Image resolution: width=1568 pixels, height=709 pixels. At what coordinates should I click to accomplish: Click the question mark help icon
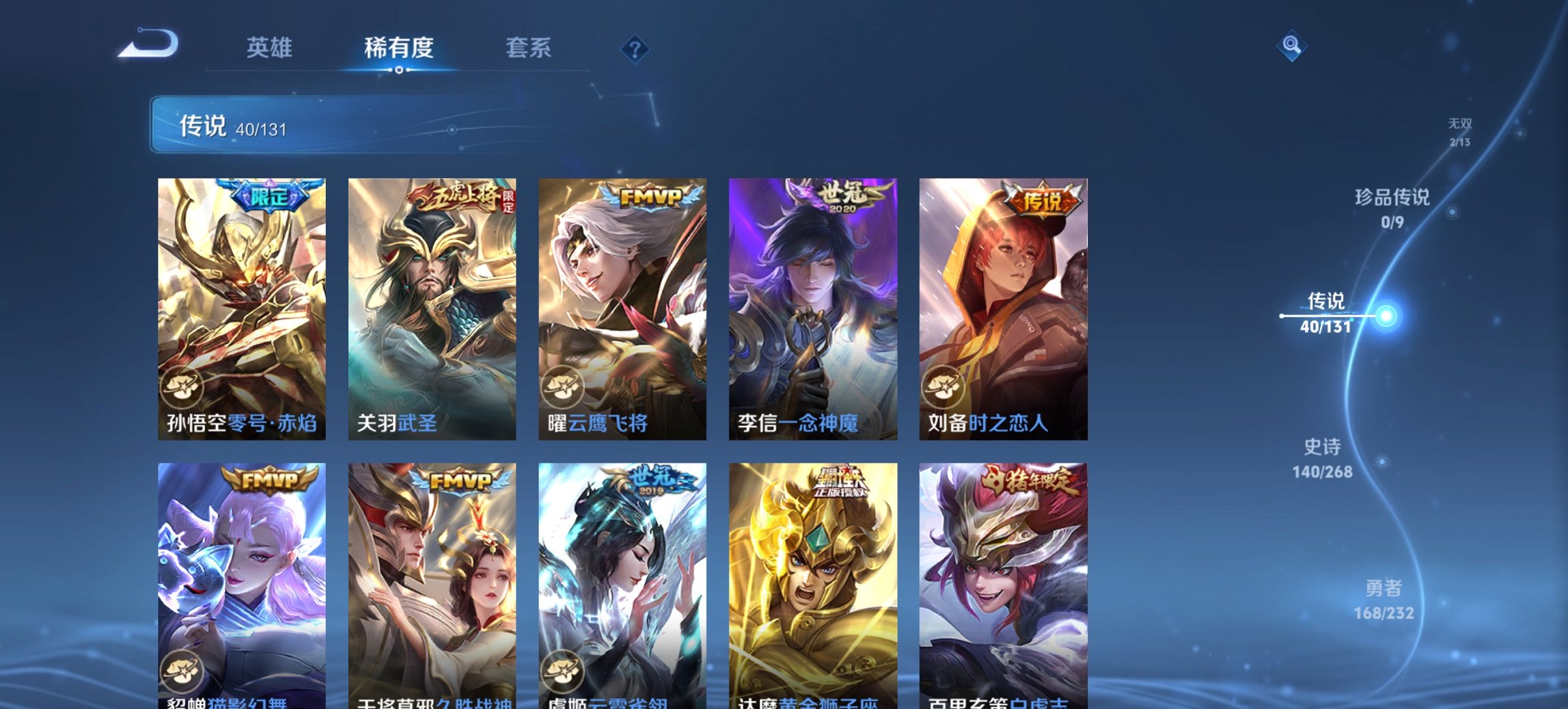[634, 48]
